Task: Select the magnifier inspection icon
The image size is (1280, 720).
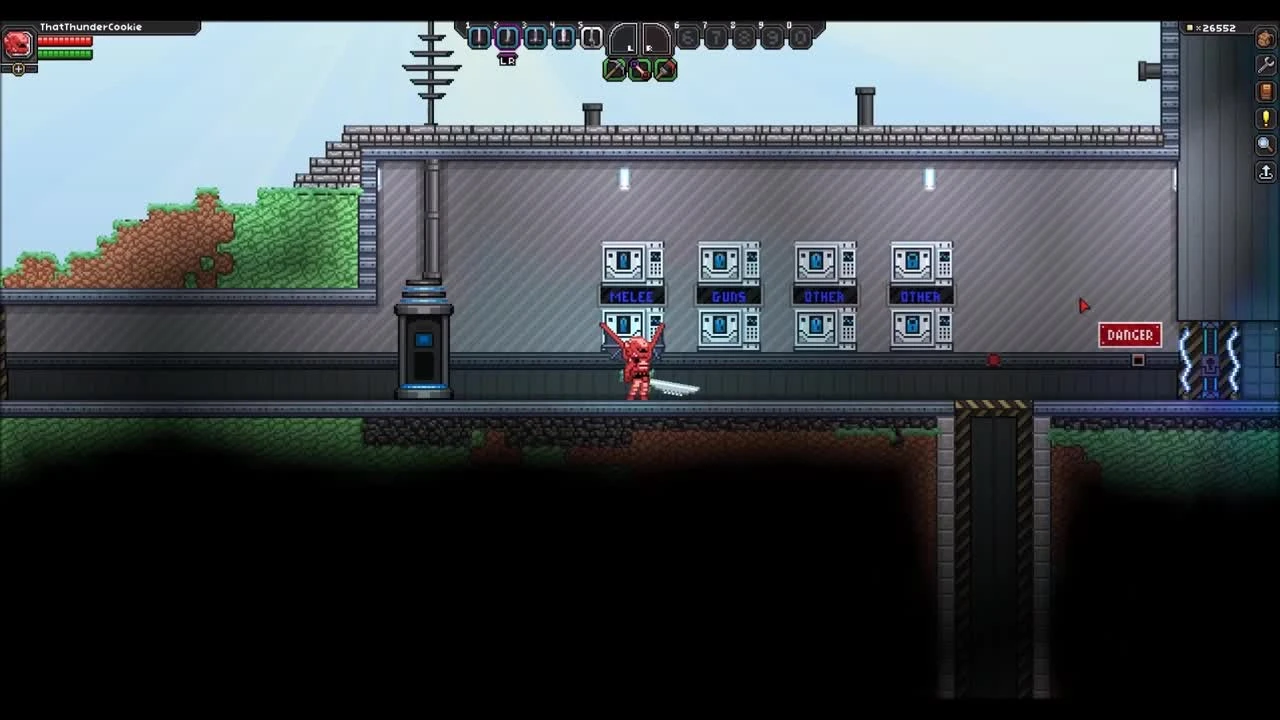Action: [1264, 144]
